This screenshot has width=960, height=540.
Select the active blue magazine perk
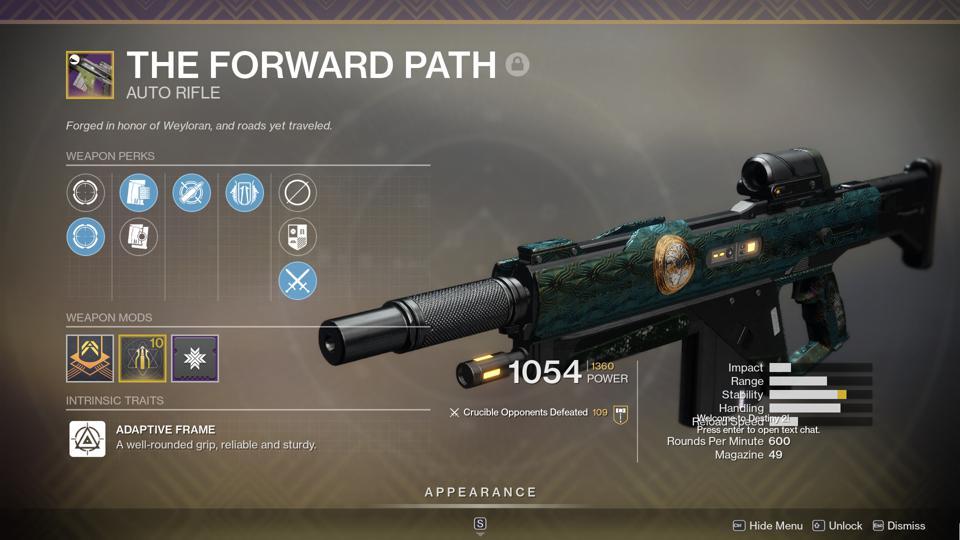coord(139,192)
